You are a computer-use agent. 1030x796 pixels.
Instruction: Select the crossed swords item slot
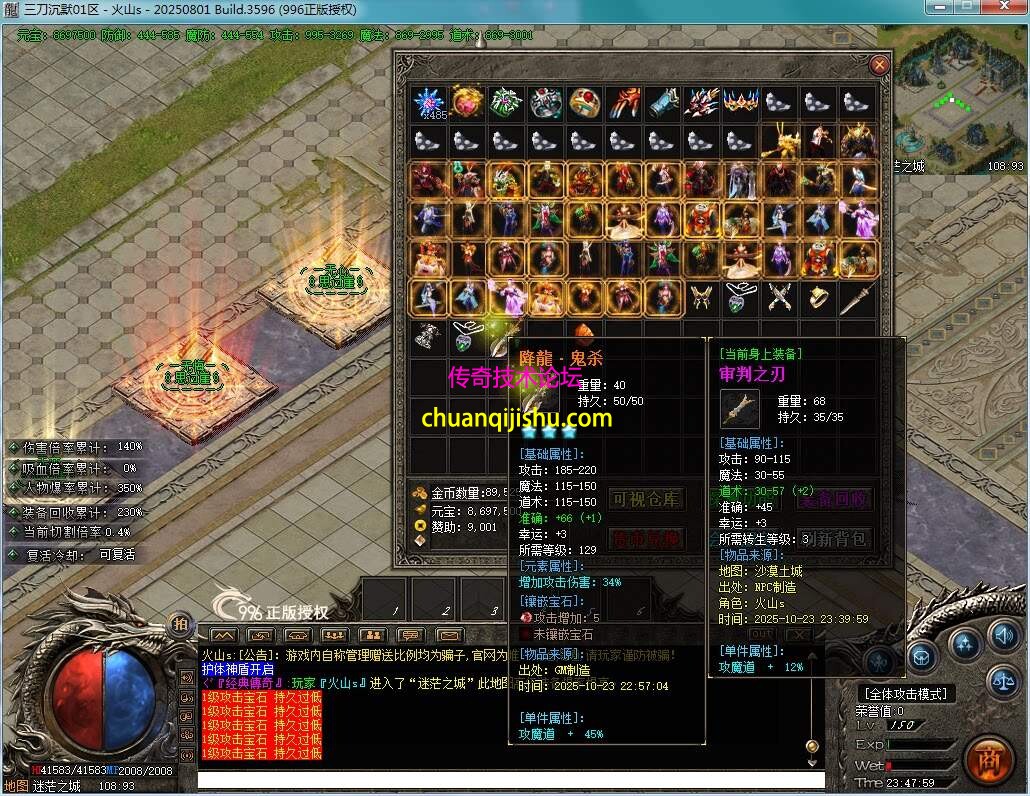click(779, 297)
